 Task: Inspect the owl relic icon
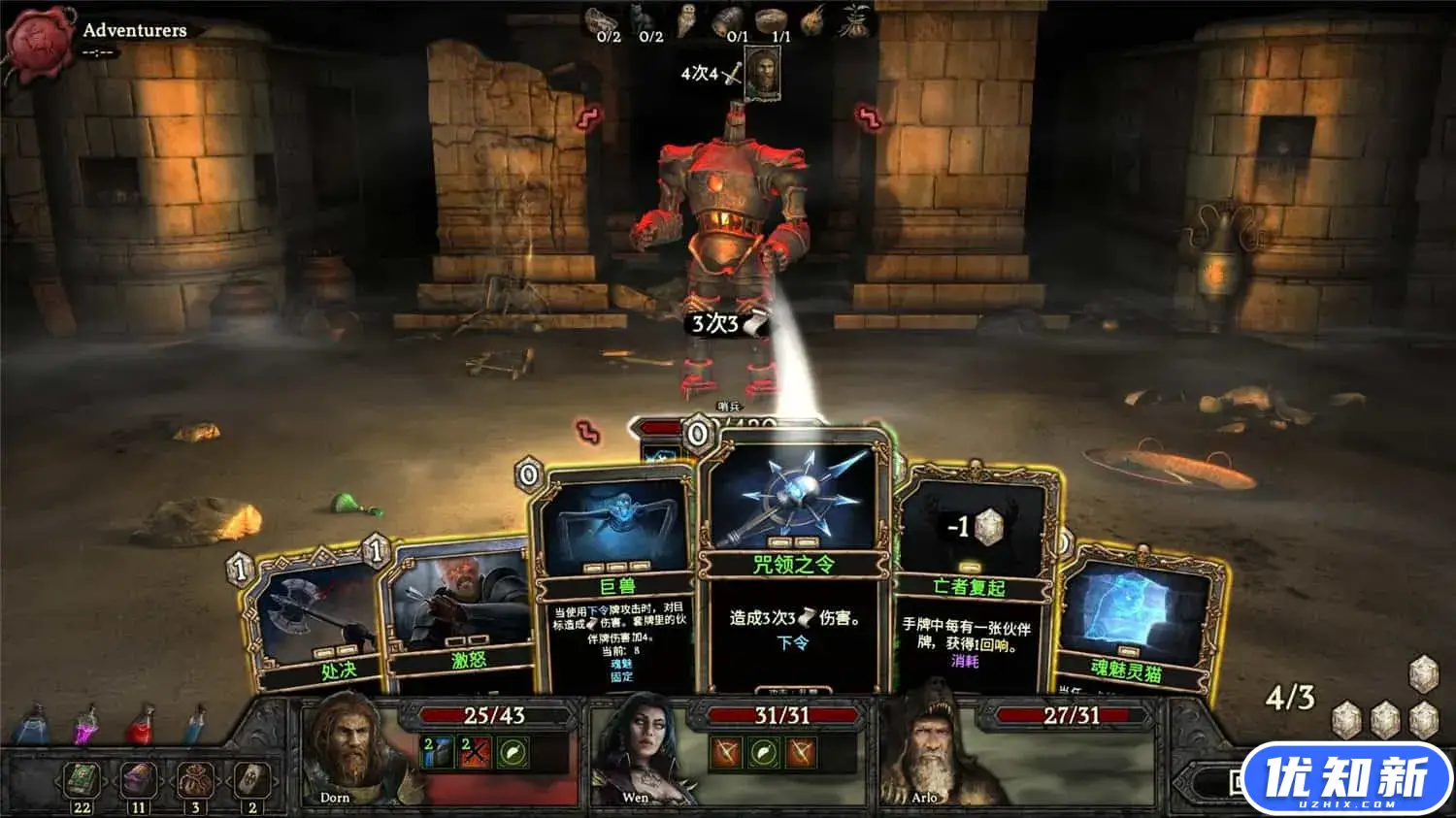coord(687,21)
